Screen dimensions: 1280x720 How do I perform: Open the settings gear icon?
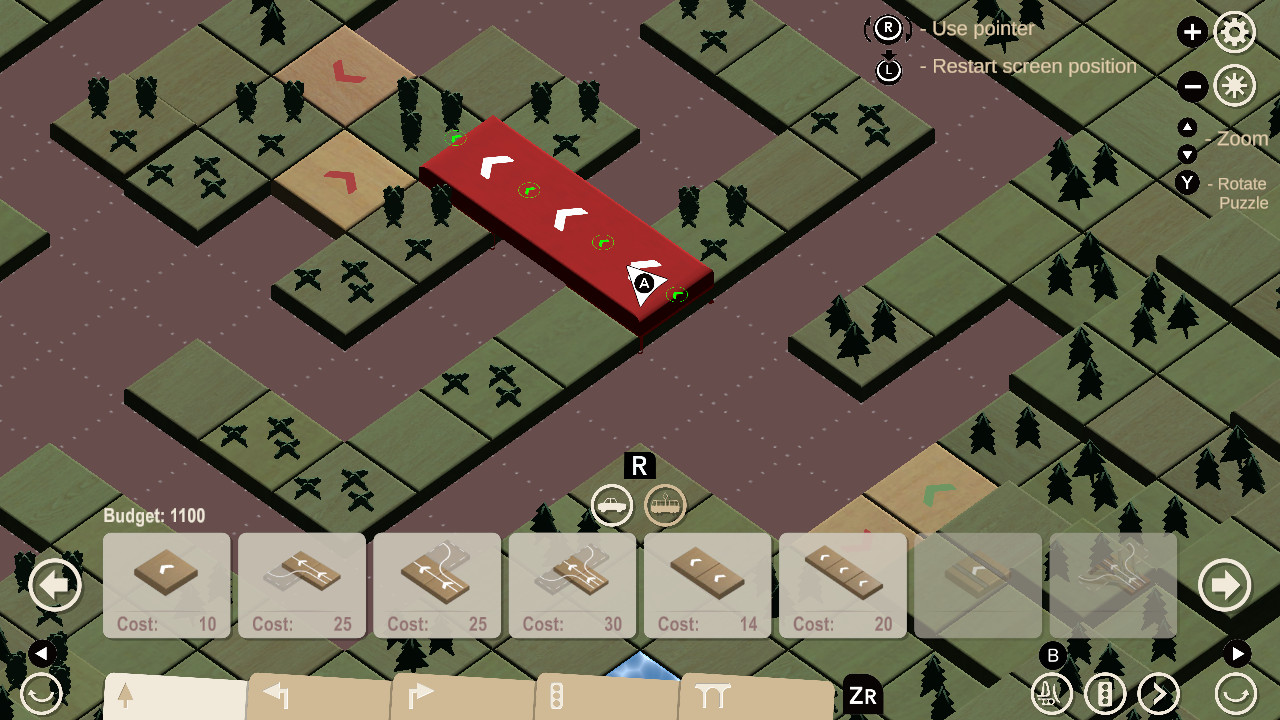point(1234,31)
